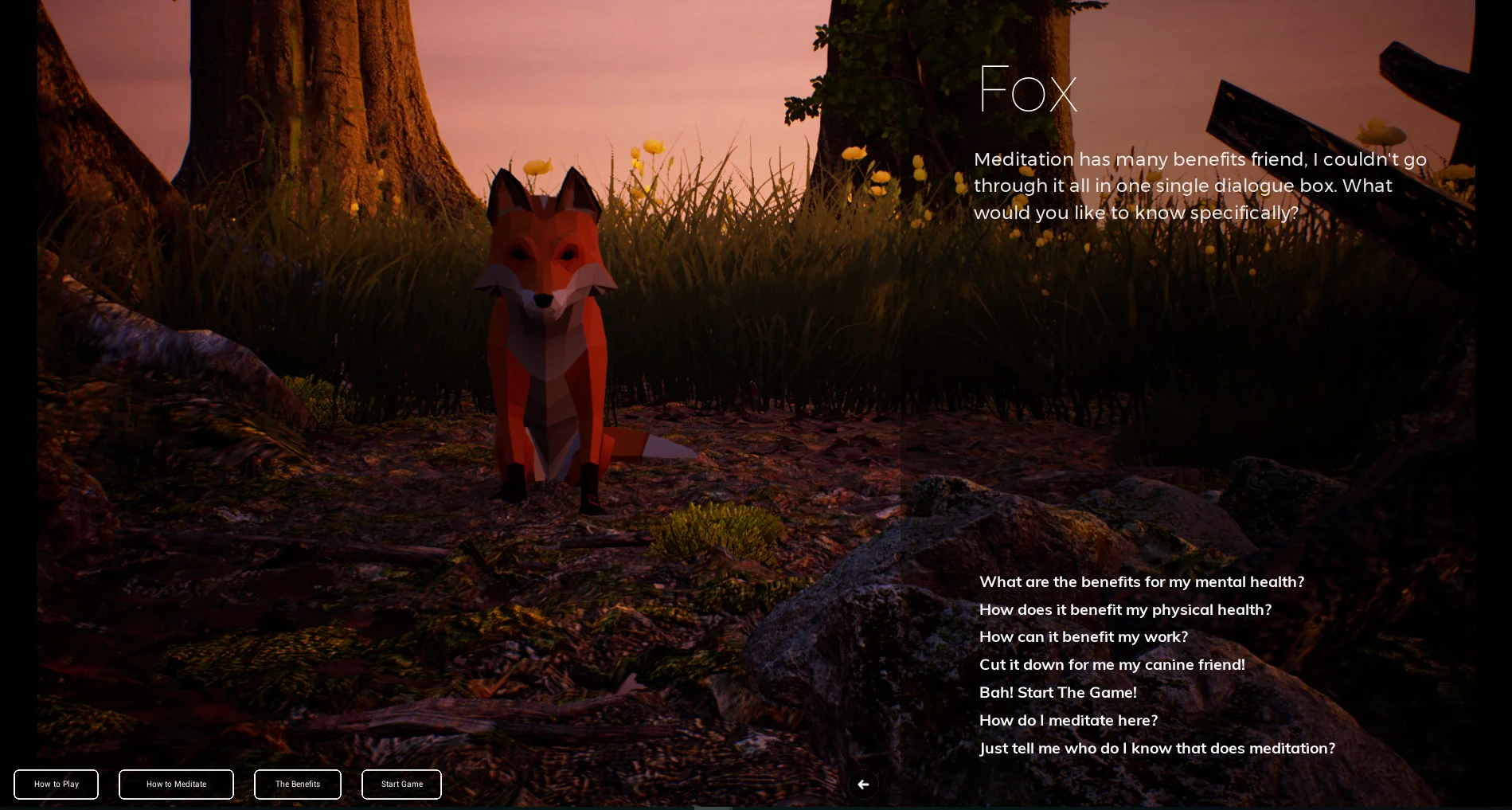1512x810 pixels.
Task: Select "How do I meditate here?"
Action: [x=1069, y=720]
